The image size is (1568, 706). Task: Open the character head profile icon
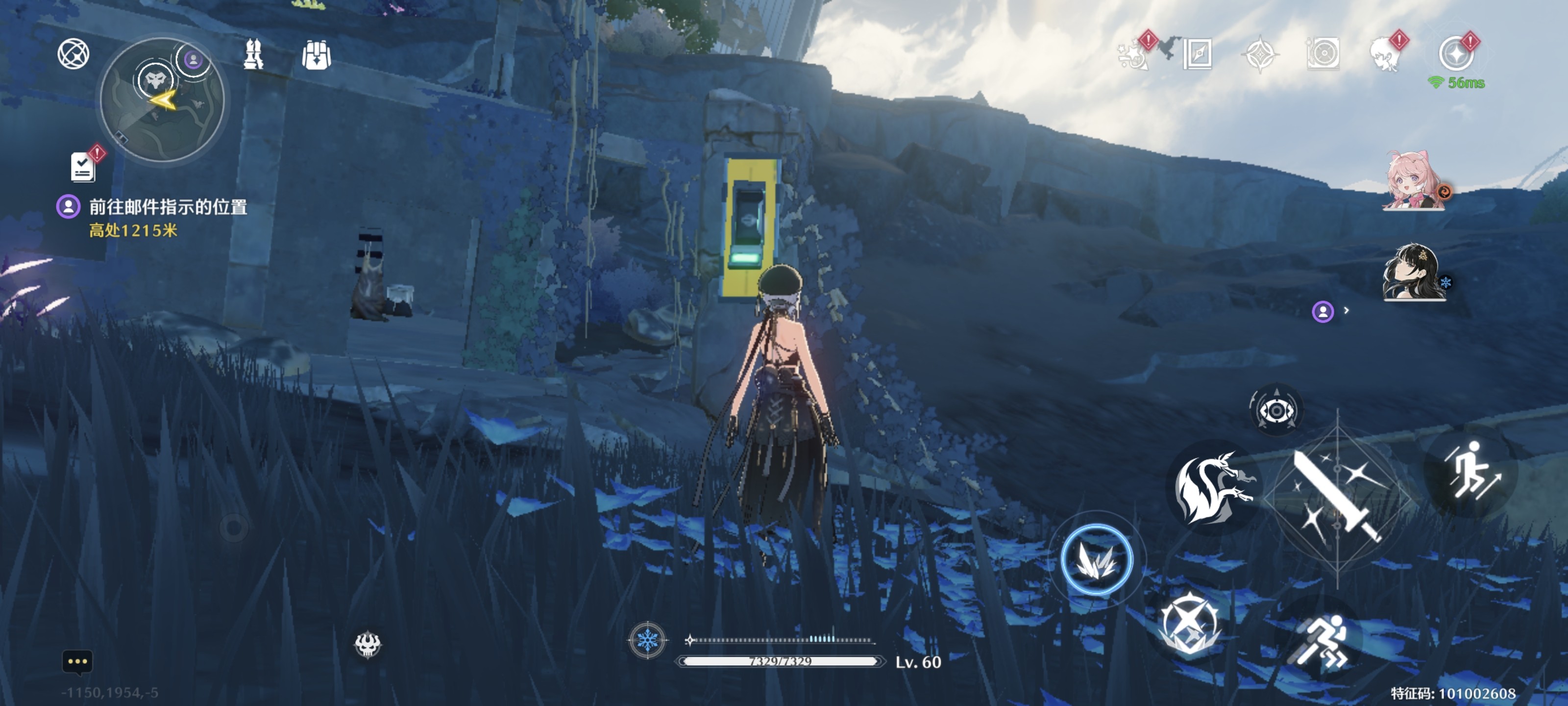(1385, 54)
